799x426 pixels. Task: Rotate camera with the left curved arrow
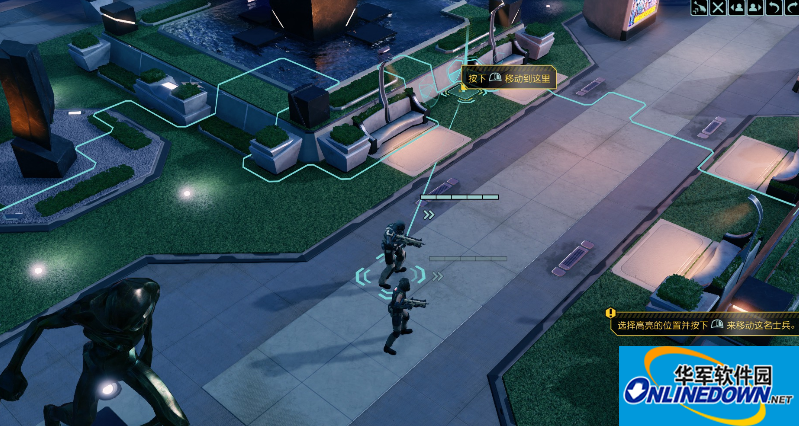coord(772,8)
